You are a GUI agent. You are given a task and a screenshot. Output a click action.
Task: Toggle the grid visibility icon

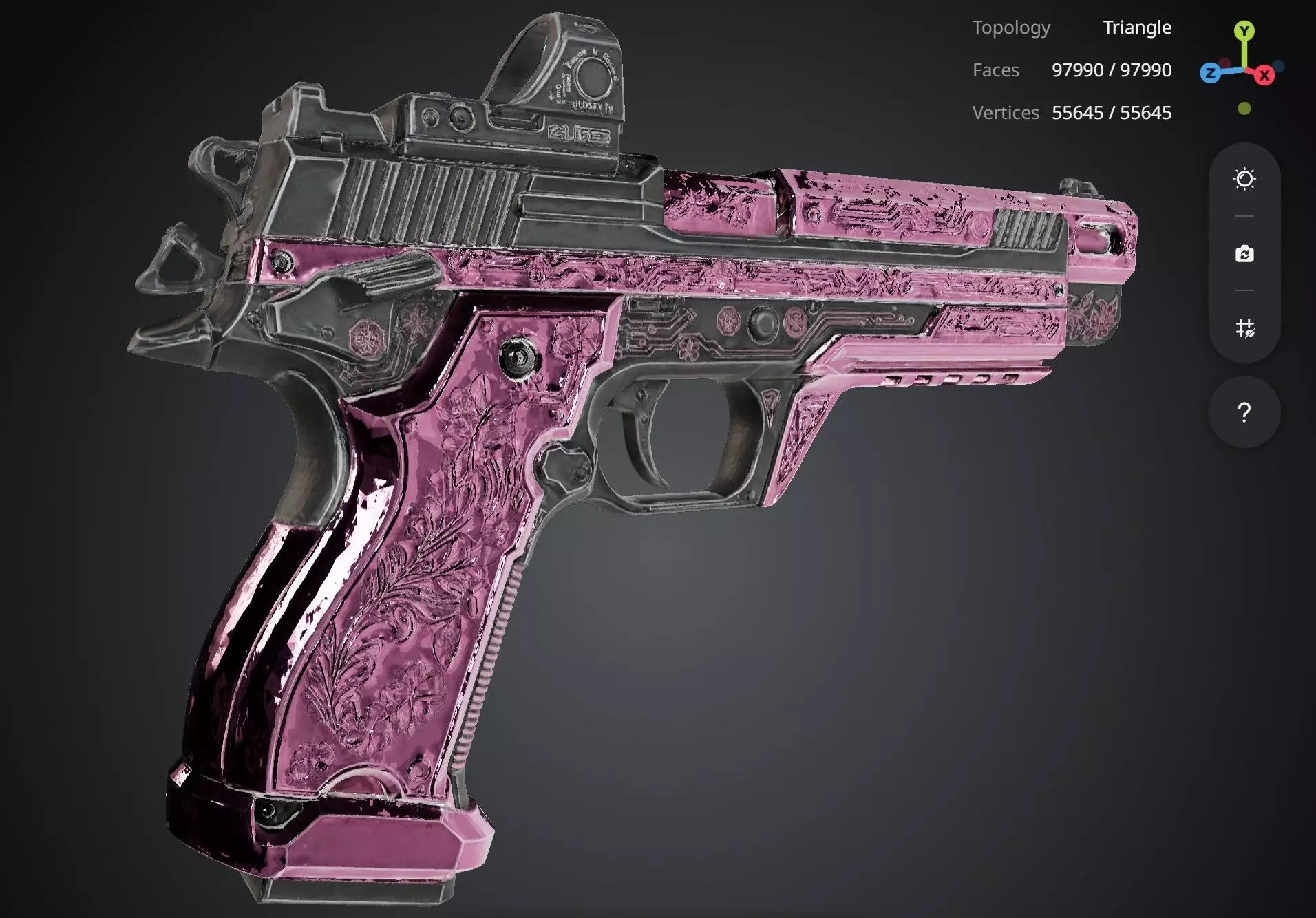1244,328
